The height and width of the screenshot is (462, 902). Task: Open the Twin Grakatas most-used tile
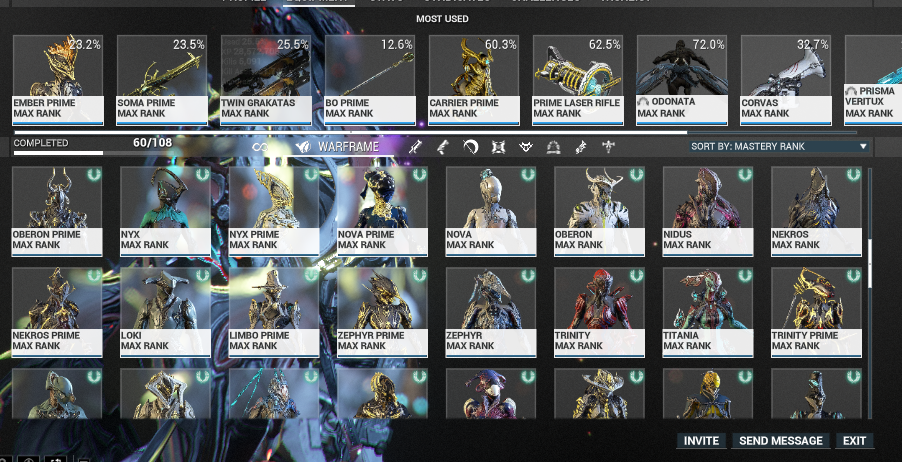click(266, 80)
